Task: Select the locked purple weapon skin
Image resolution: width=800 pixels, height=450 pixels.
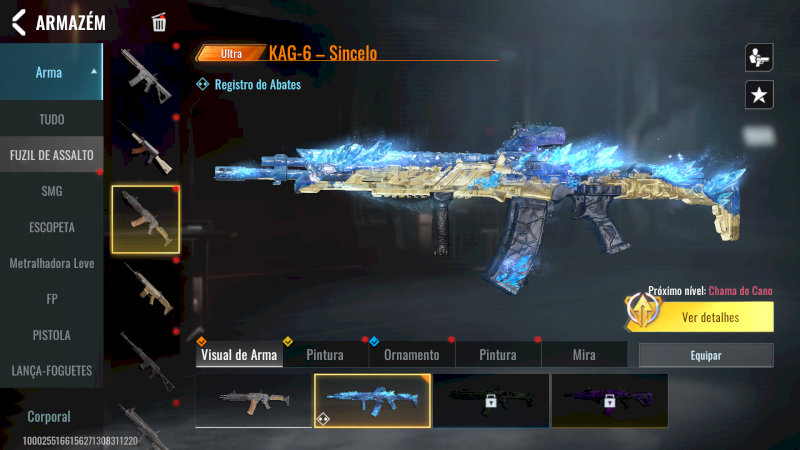Action: pos(609,400)
